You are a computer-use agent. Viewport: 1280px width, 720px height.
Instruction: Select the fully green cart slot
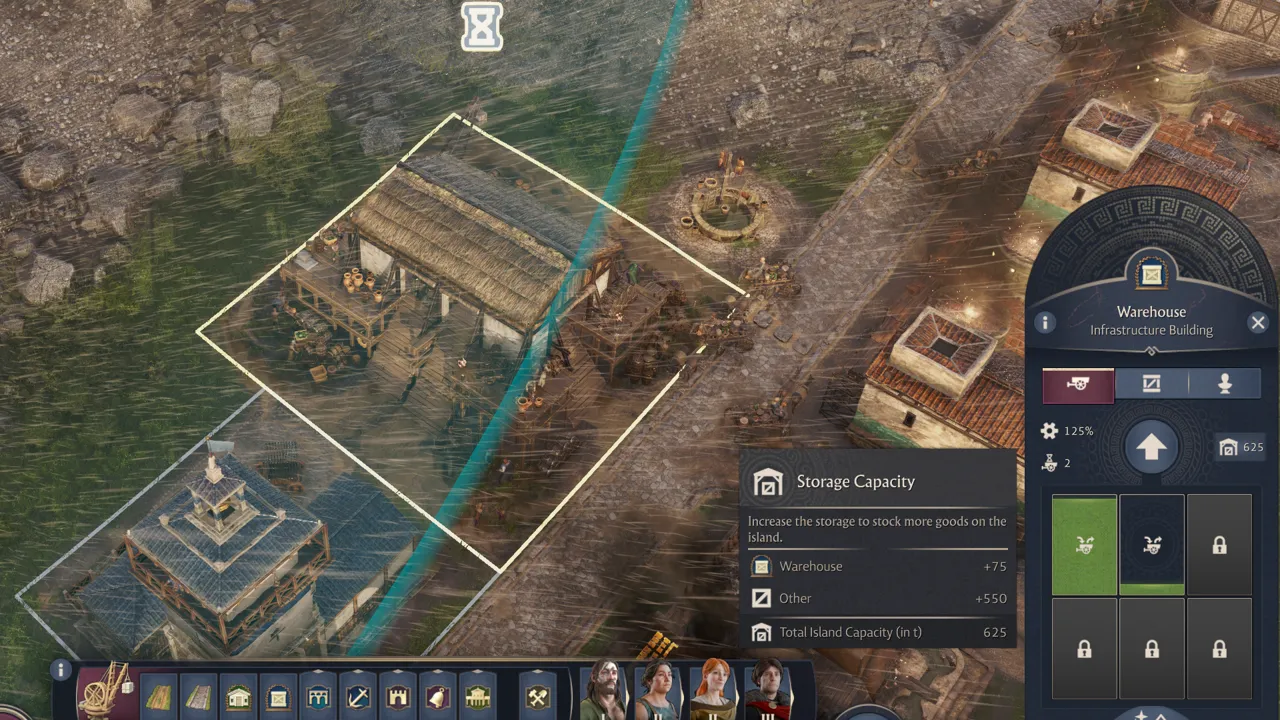[1084, 545]
